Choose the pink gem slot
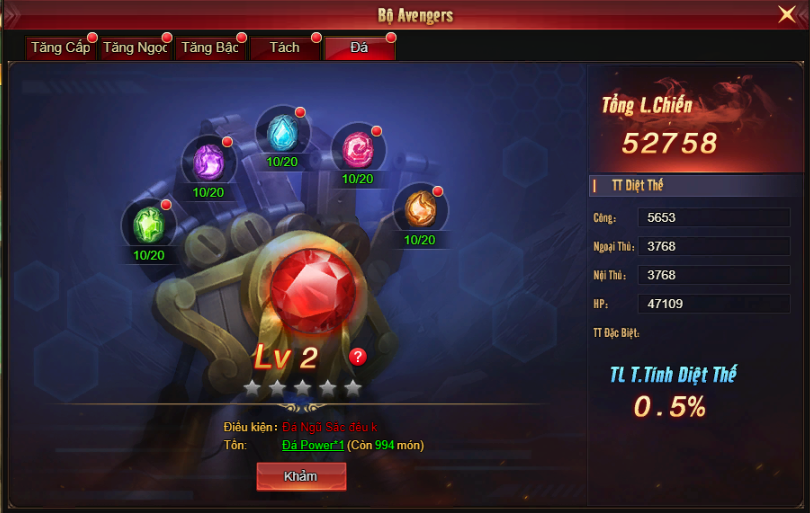This screenshot has height=513, width=810. 357,150
